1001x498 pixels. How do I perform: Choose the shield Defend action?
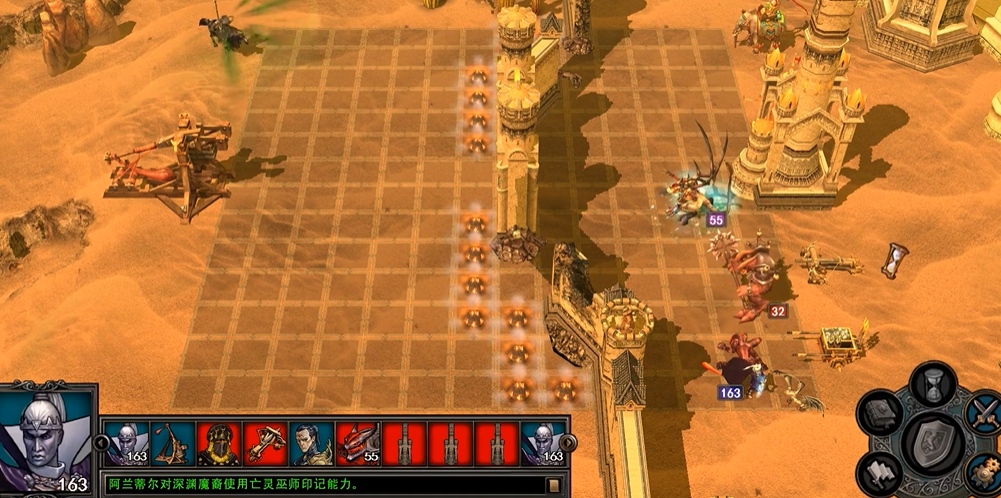click(x=931, y=443)
